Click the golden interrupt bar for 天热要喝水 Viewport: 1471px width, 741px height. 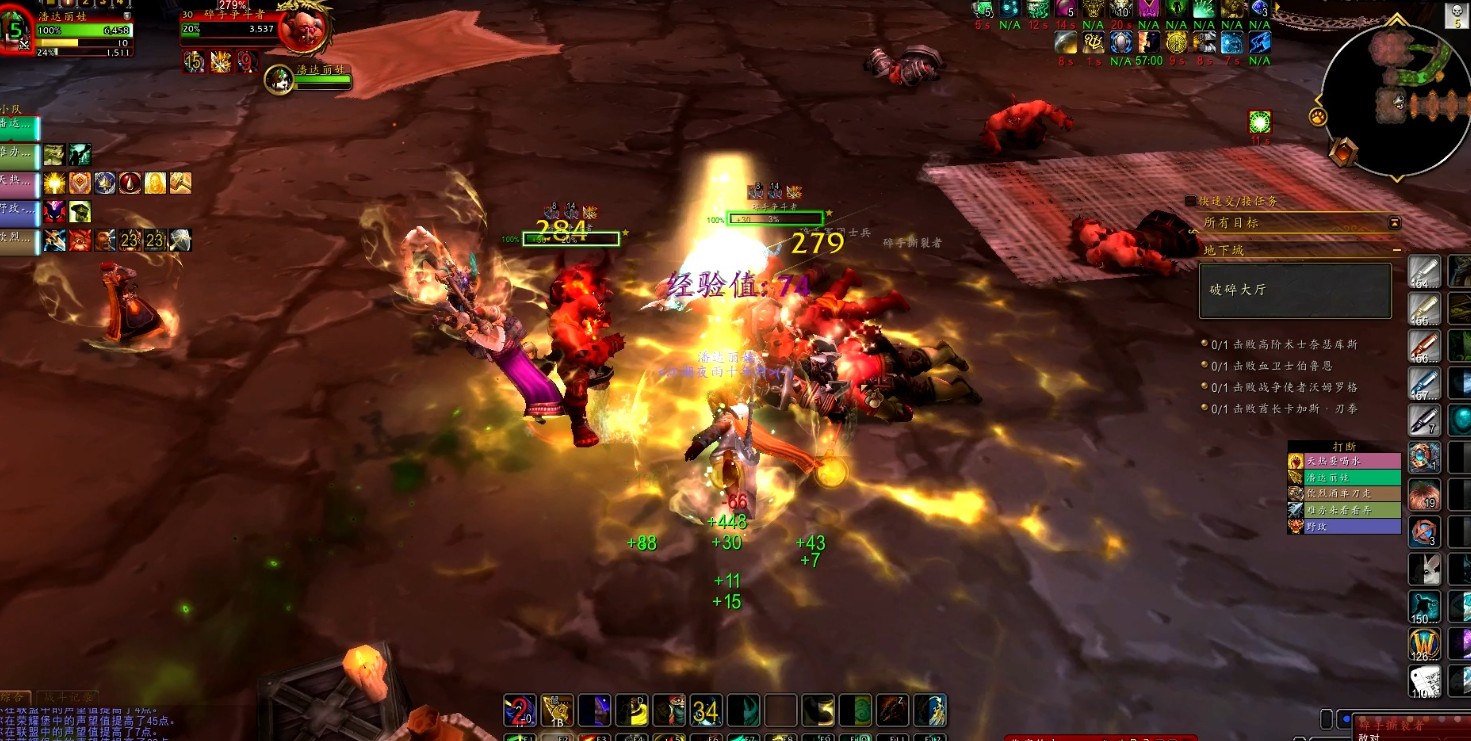point(1344,461)
